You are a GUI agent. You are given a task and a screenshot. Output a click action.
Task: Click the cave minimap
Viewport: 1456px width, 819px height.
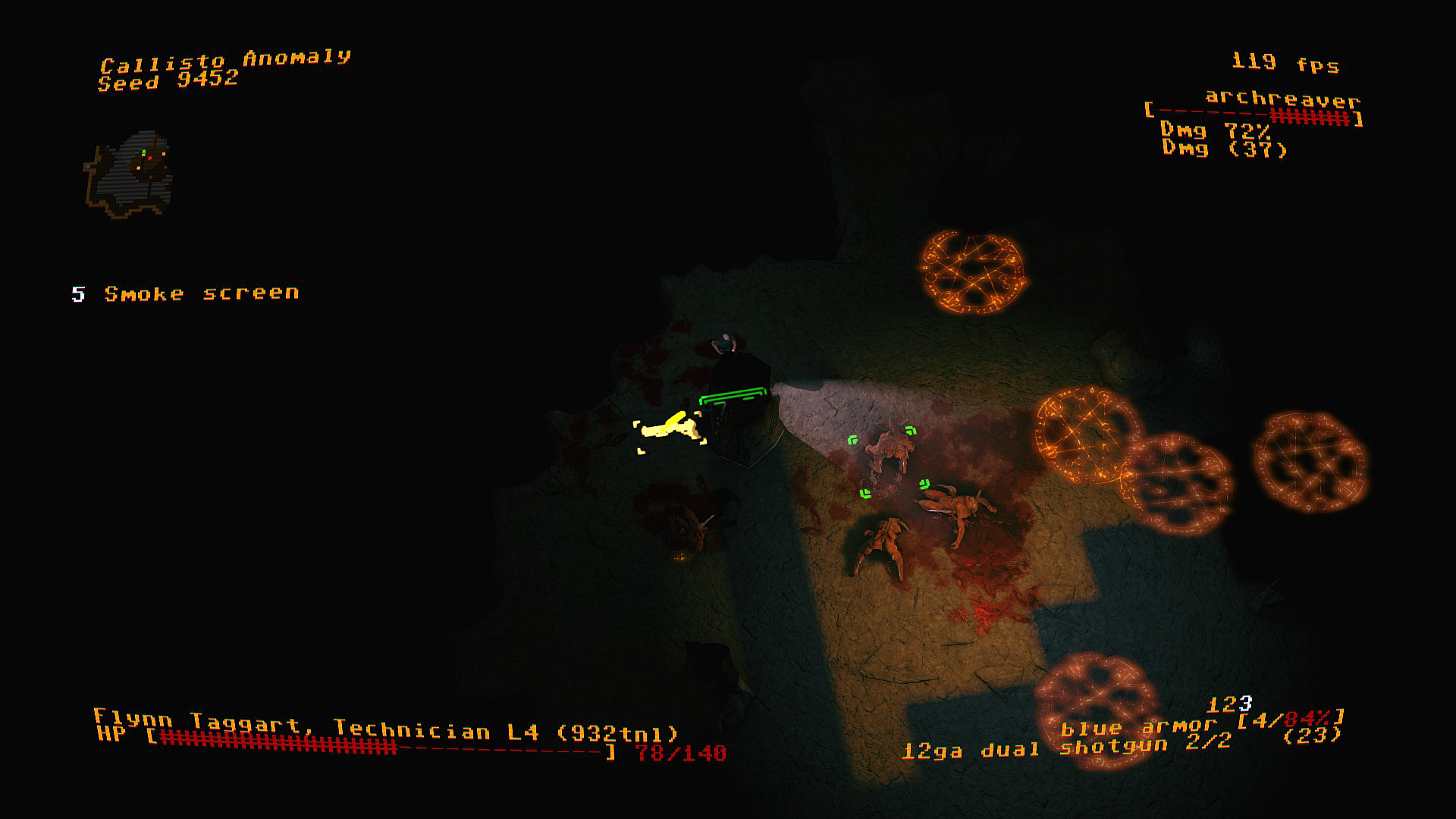tap(128, 175)
